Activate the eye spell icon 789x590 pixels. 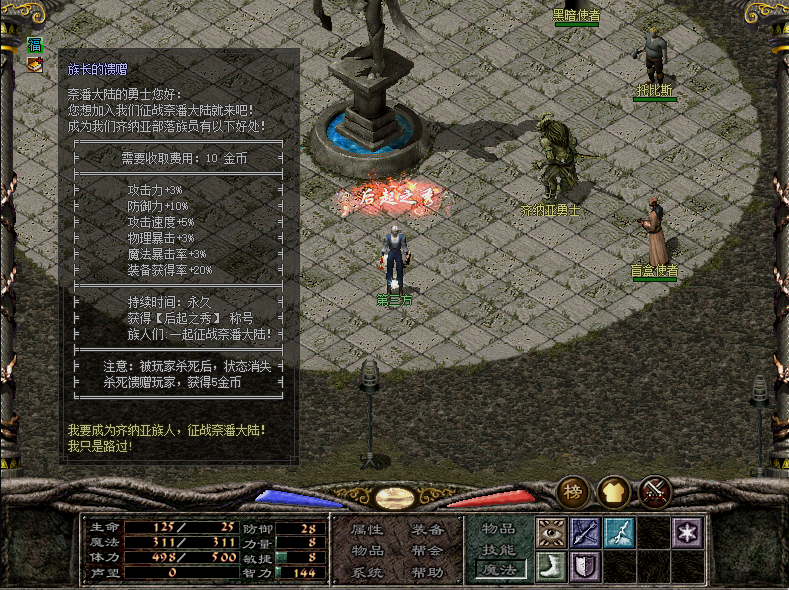552,532
